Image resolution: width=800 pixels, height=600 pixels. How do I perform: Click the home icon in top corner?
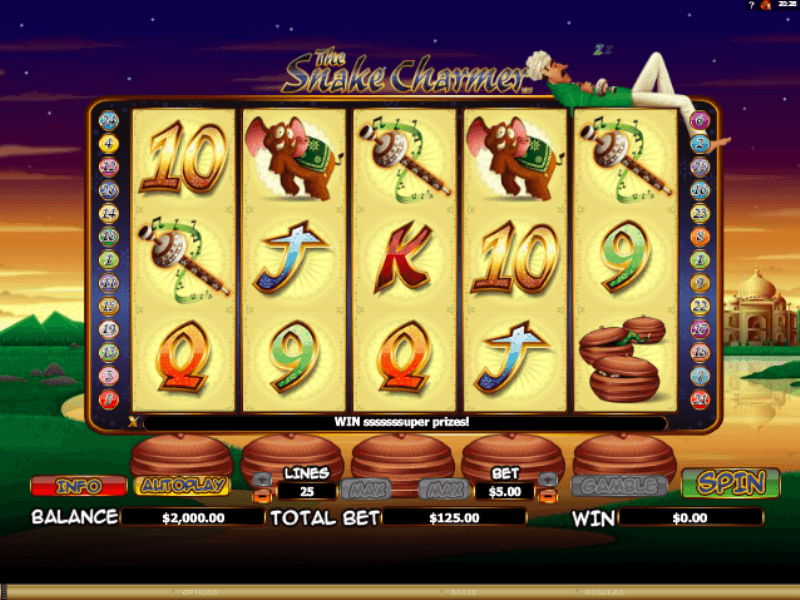[x=765, y=6]
